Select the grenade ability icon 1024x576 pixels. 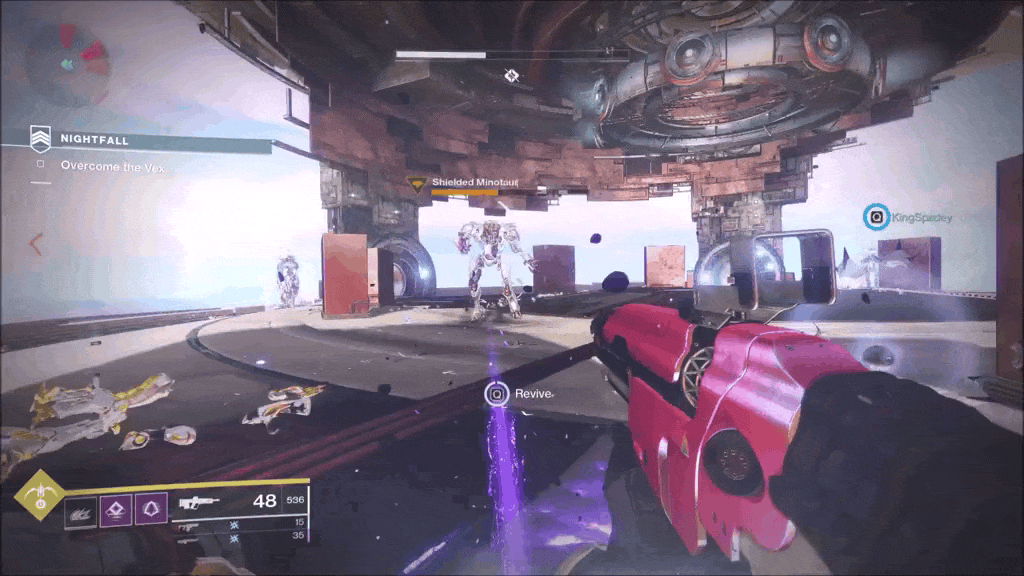(81, 512)
